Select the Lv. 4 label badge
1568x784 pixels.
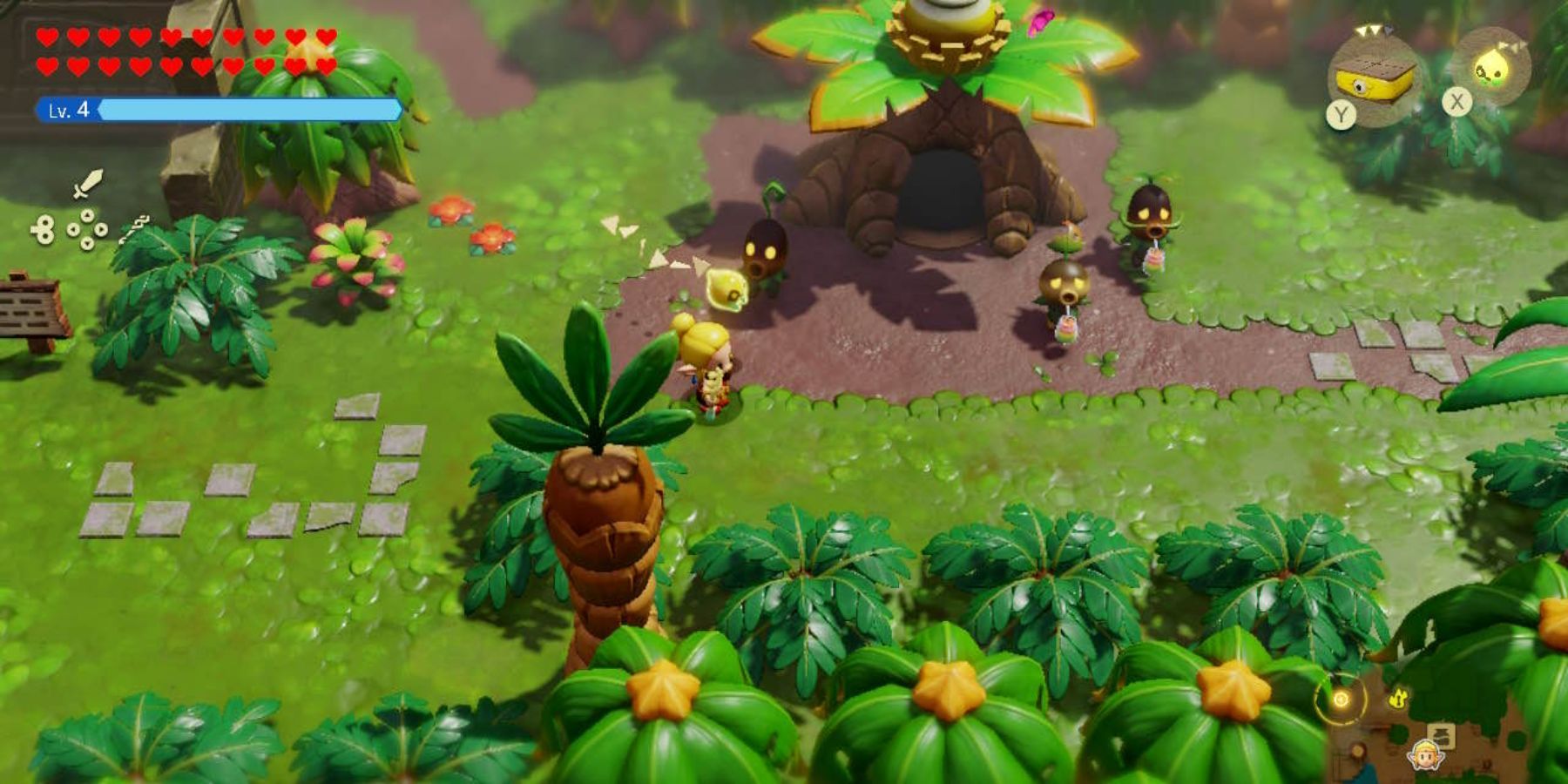[67, 109]
